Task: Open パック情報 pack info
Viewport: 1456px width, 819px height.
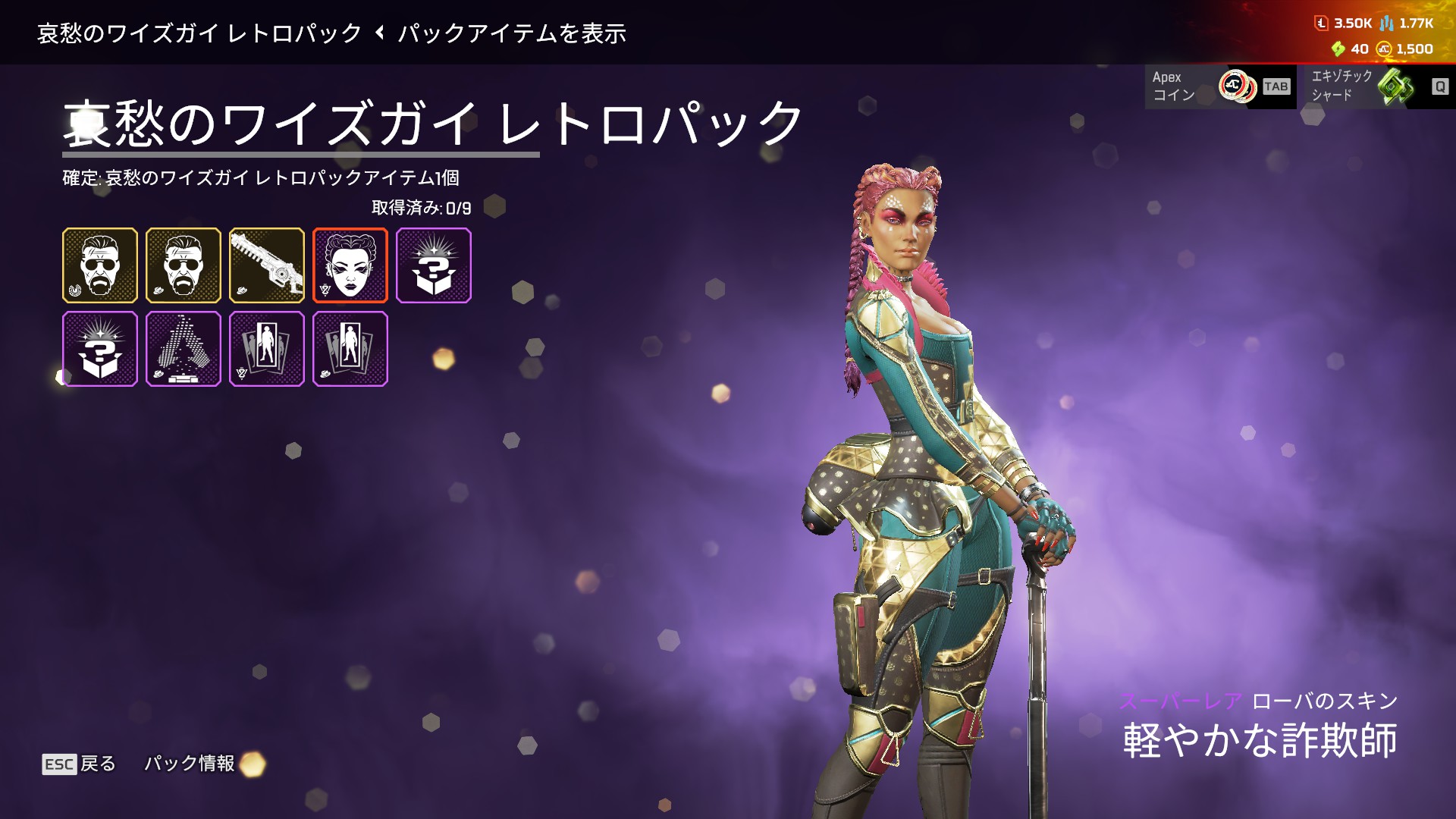Action: pyautogui.click(x=190, y=764)
